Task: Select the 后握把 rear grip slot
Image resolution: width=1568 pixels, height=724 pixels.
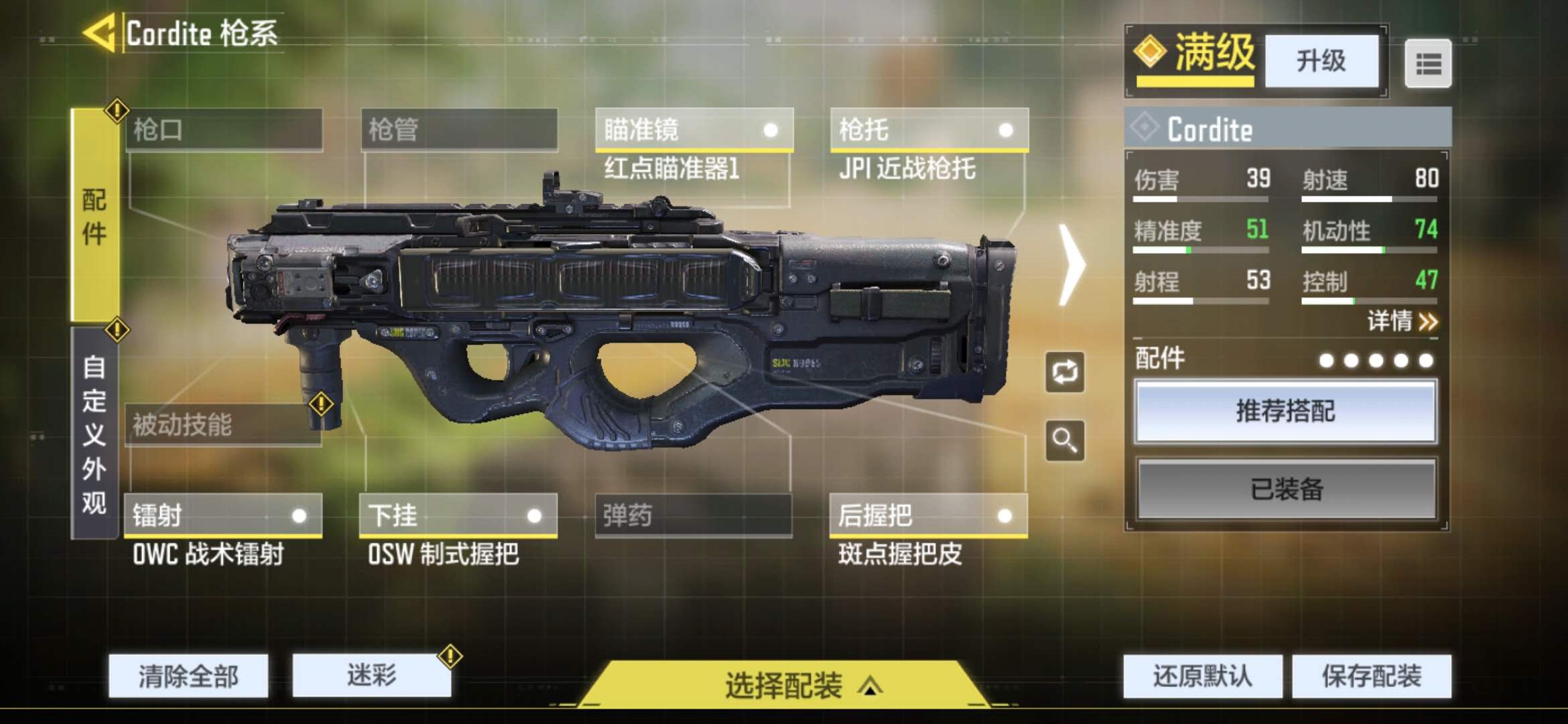Action: 928,516
